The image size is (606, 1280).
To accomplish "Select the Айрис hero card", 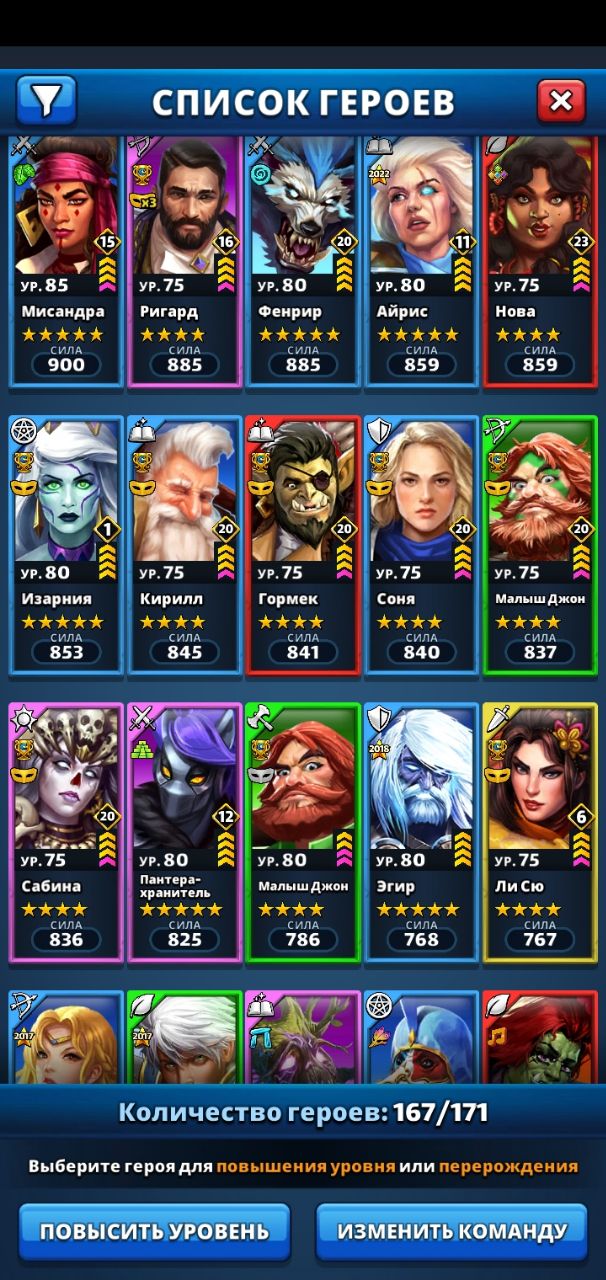I will 421,260.
